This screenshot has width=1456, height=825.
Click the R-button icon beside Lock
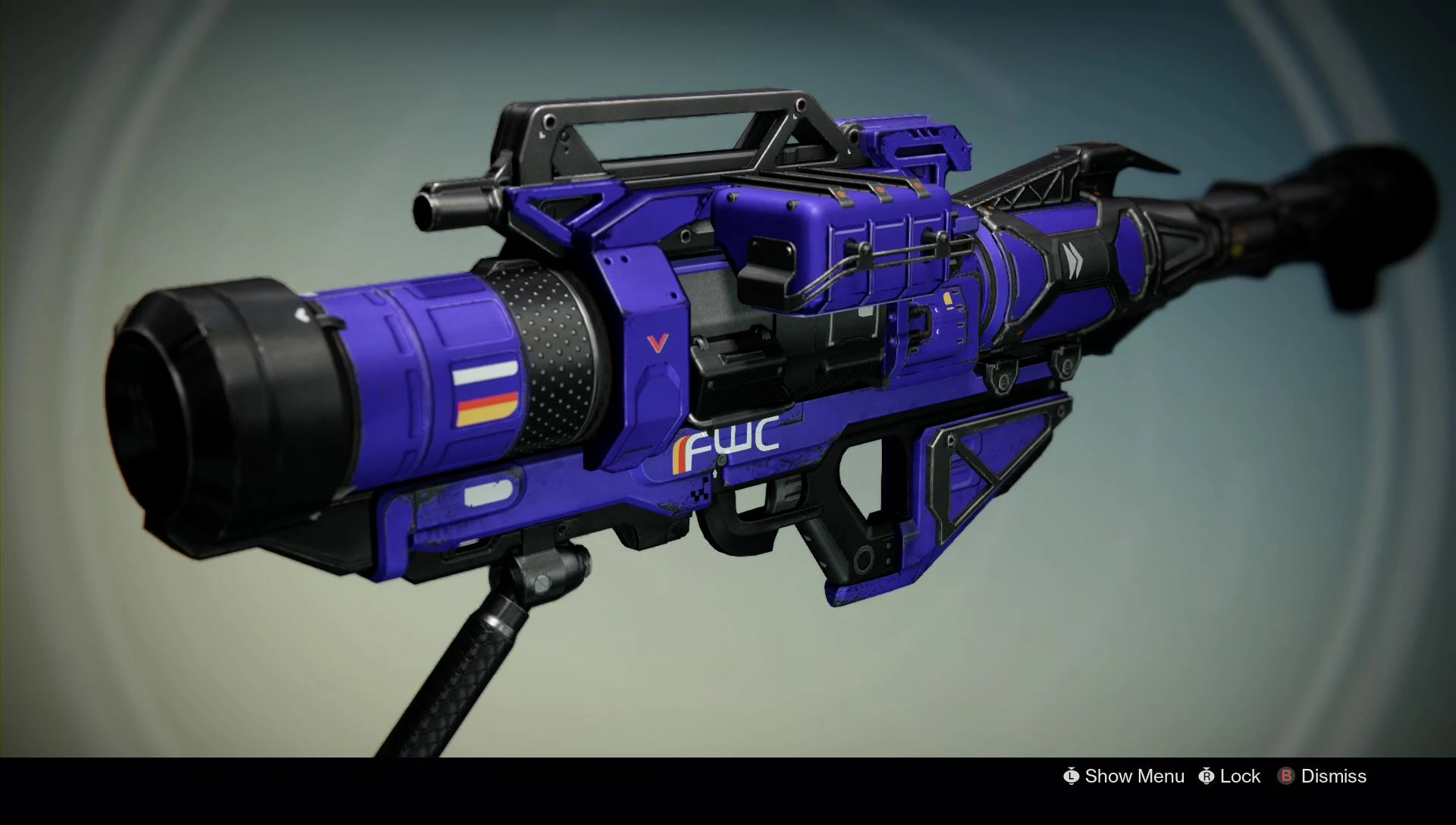tap(1206, 776)
